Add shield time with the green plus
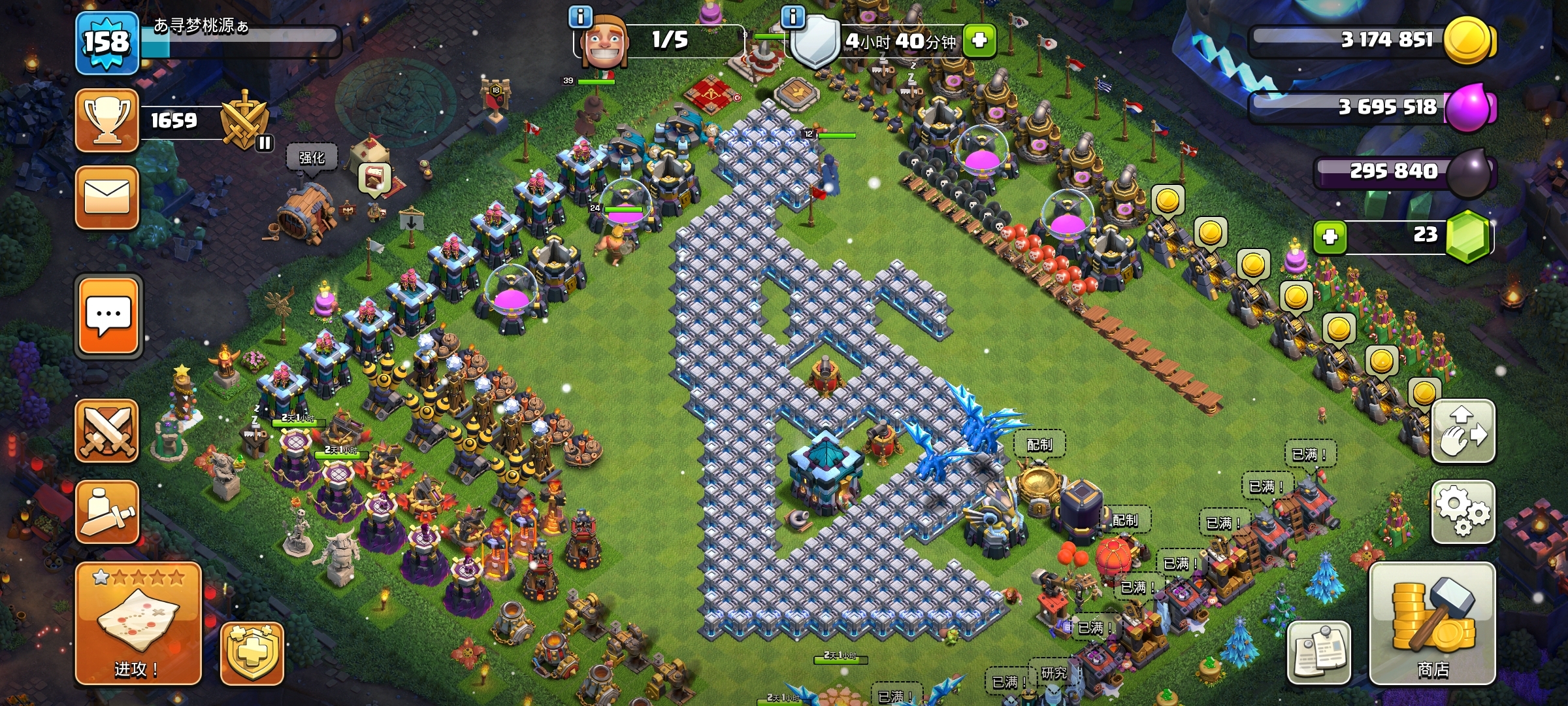Viewport: 1568px width, 706px height. pos(979,41)
